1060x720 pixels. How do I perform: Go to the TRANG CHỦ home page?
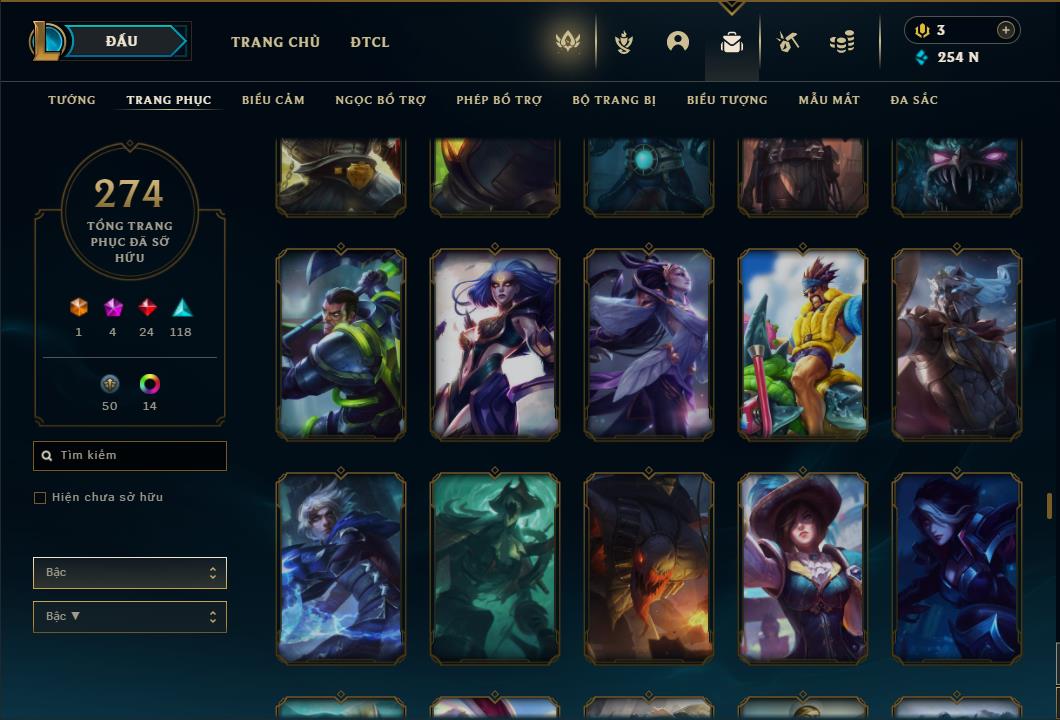tap(275, 42)
